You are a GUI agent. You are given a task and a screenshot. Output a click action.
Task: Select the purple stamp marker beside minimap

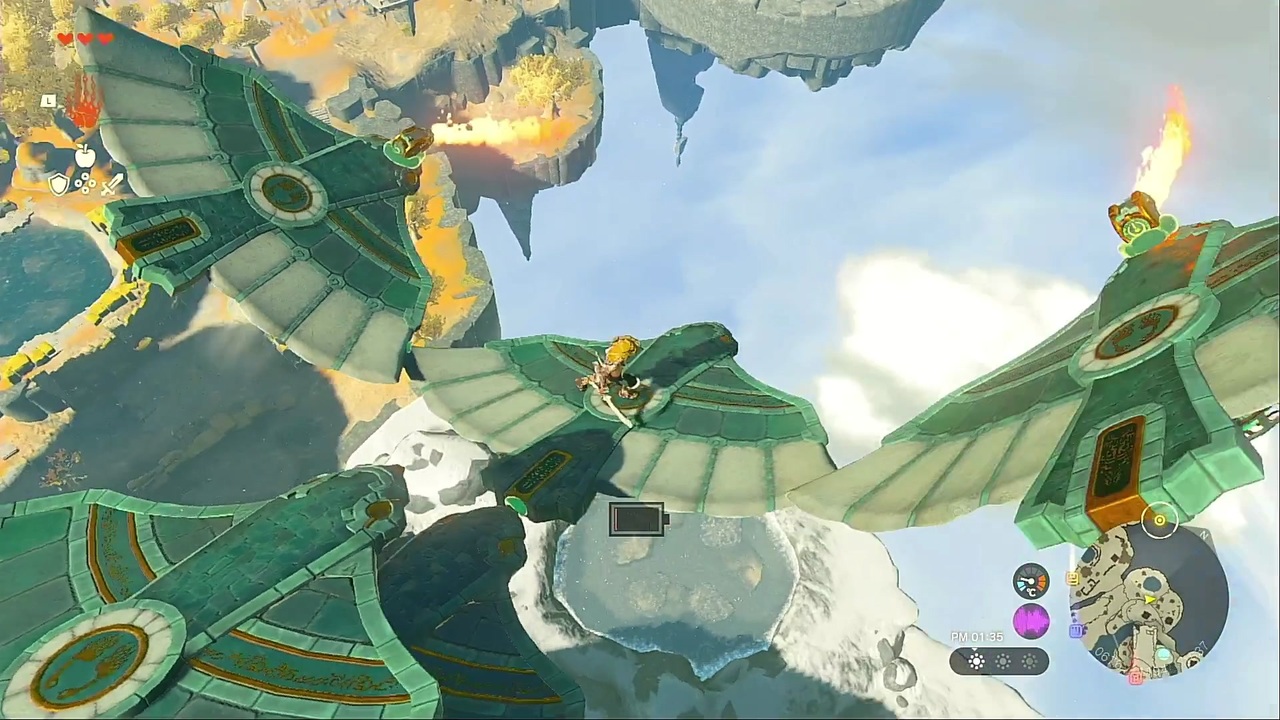[1076, 630]
